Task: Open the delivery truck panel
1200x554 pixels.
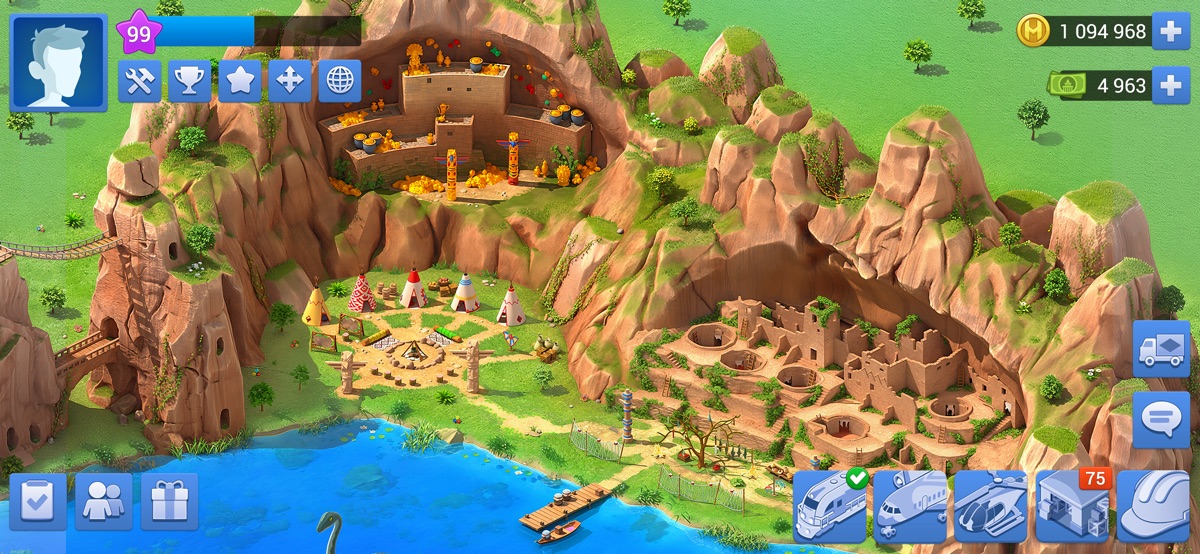Action: (1161, 349)
